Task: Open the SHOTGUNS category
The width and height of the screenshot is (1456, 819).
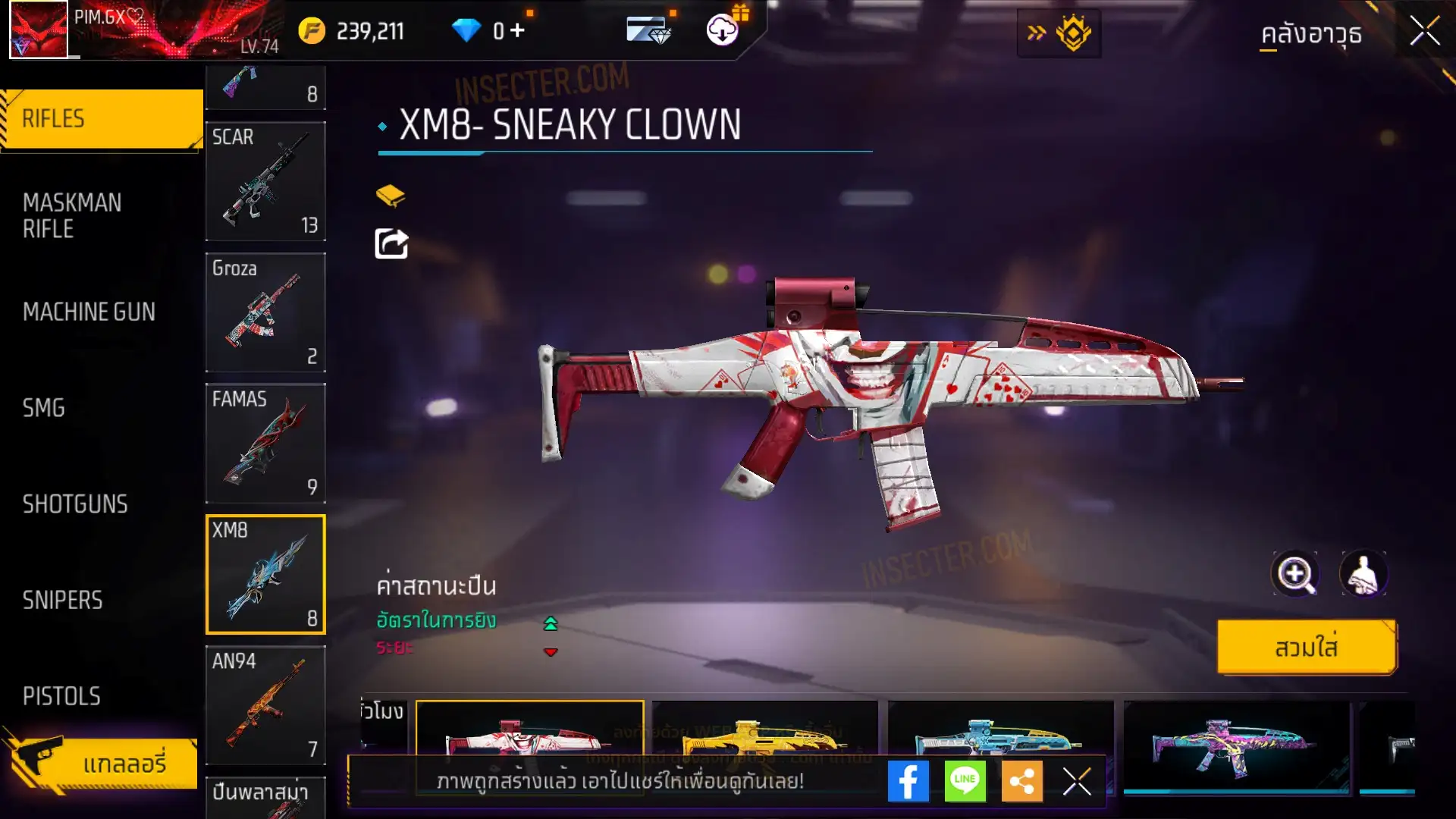Action: point(75,504)
